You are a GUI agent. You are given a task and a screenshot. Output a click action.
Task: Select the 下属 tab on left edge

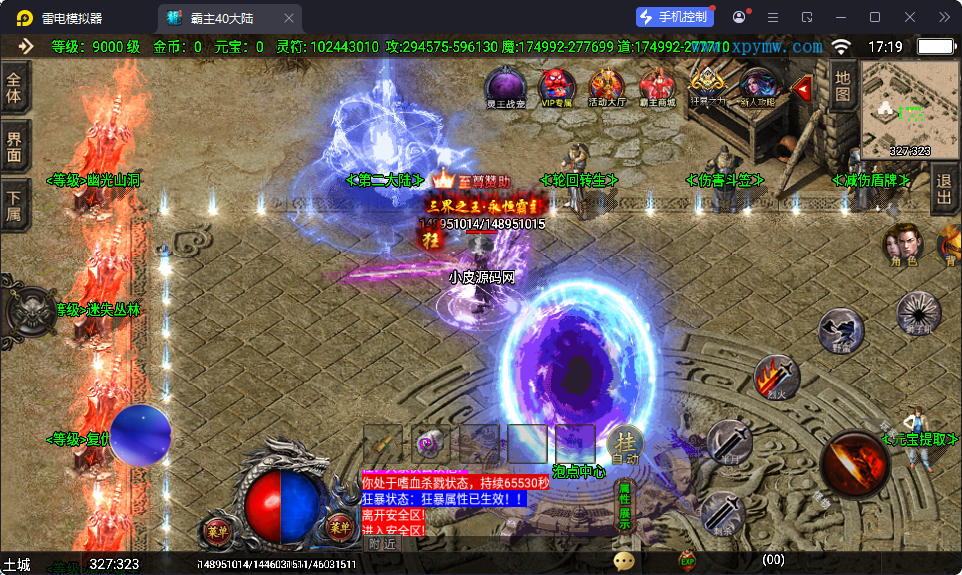(x=14, y=205)
